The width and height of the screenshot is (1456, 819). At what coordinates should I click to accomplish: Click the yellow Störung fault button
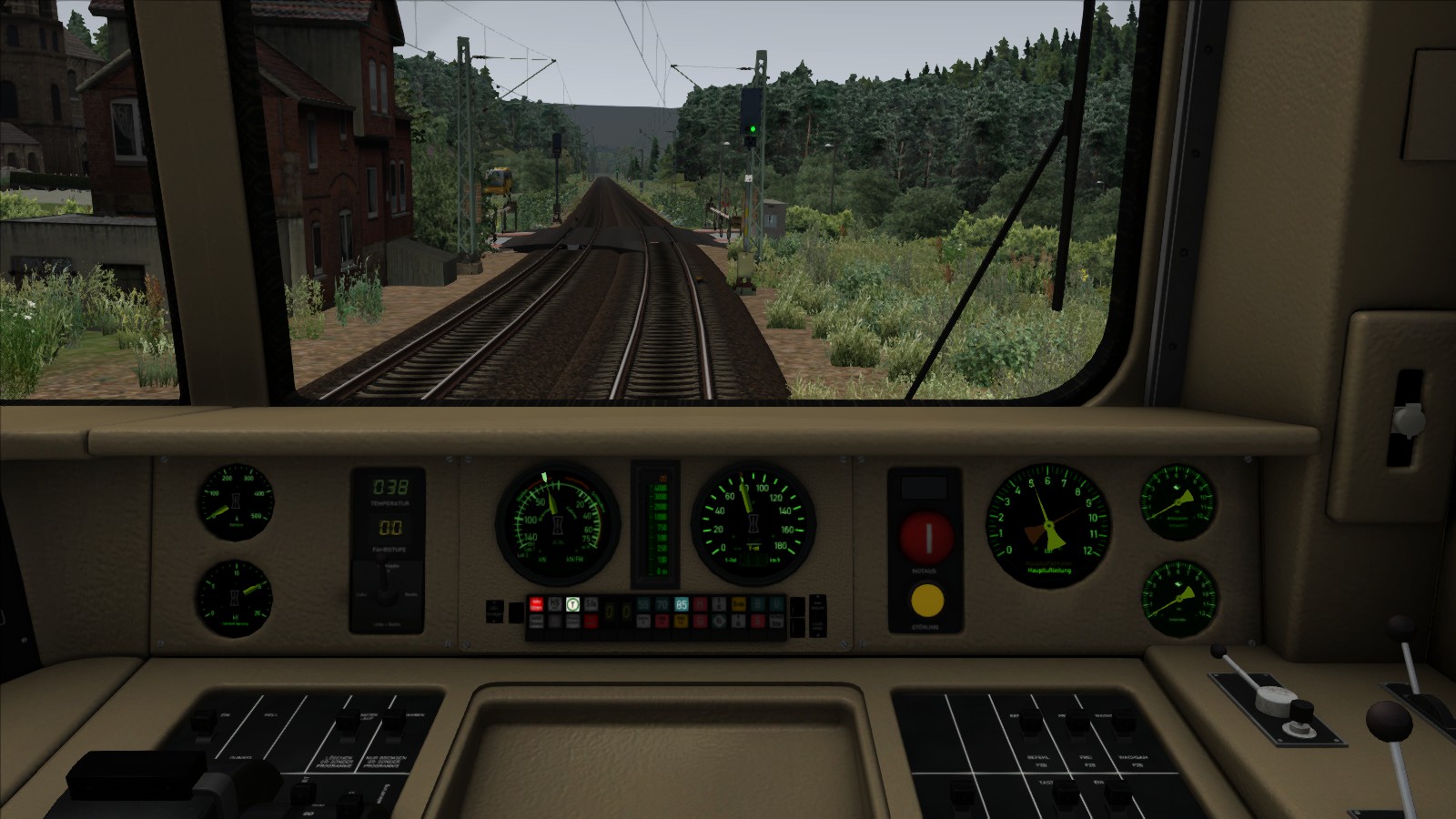point(926,601)
